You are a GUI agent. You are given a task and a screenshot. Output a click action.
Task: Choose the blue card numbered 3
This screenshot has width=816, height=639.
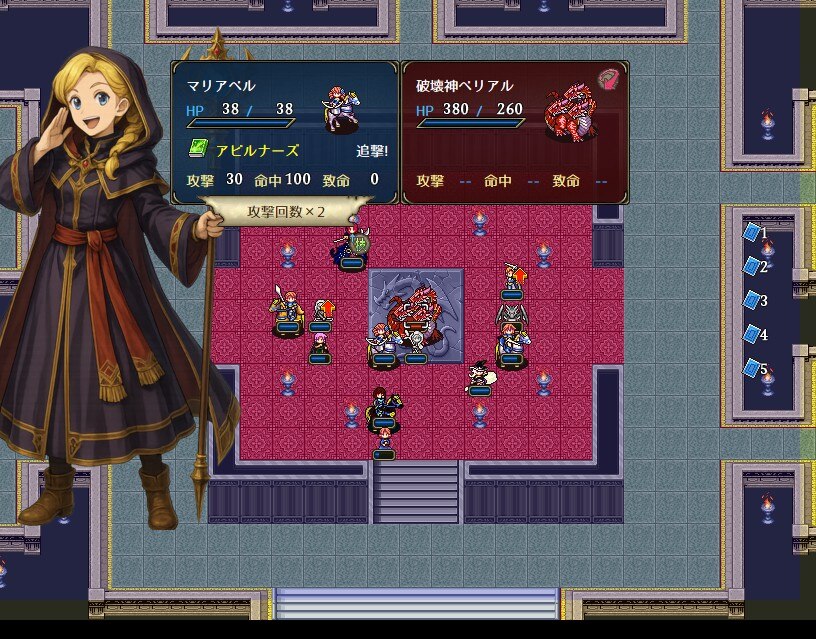(752, 300)
